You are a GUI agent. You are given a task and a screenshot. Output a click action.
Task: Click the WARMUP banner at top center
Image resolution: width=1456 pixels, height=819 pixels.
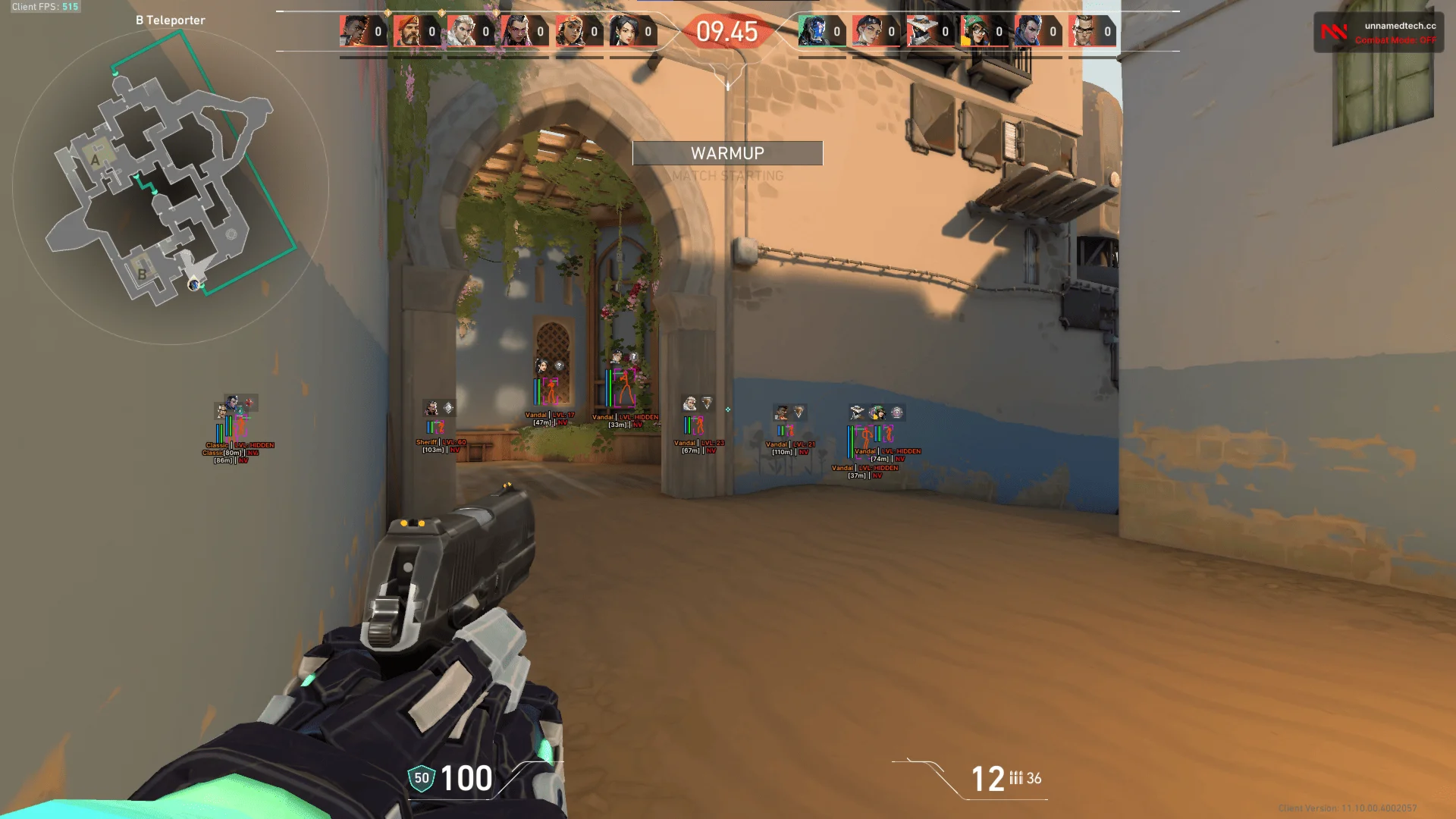pos(726,153)
